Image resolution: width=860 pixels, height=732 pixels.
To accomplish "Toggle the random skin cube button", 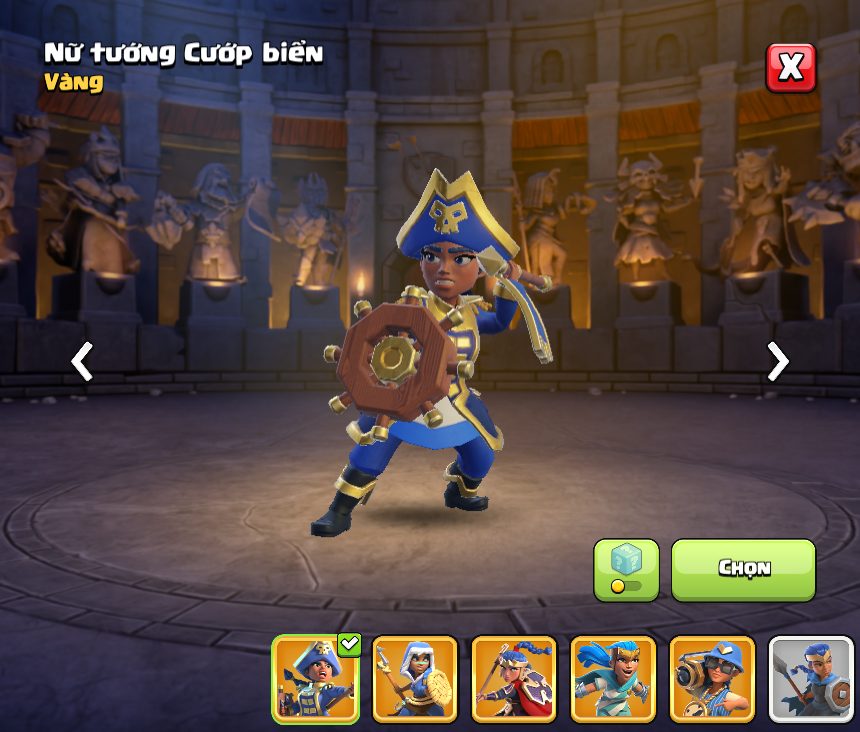I will [626, 569].
